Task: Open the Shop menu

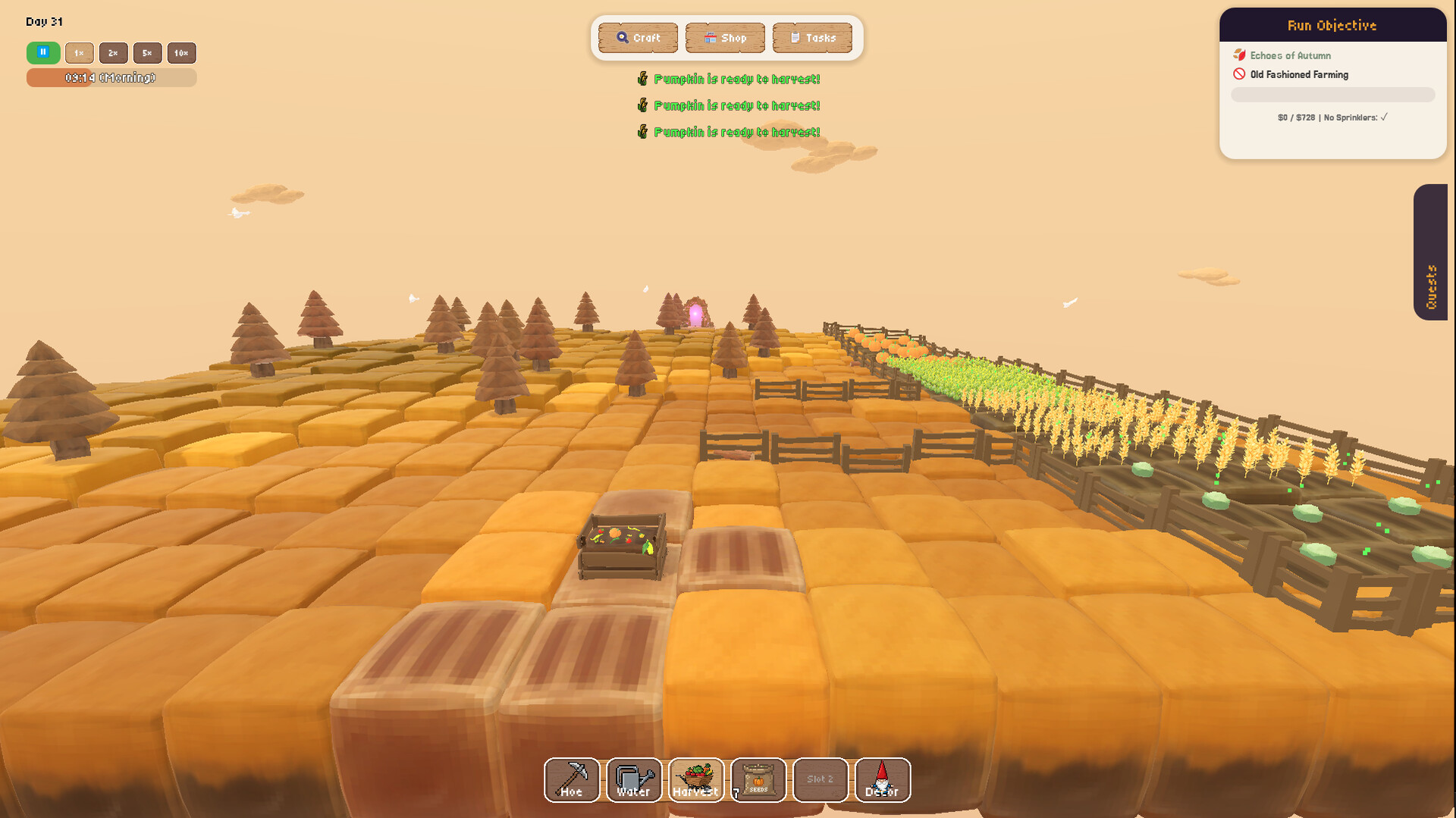Action: (725, 38)
